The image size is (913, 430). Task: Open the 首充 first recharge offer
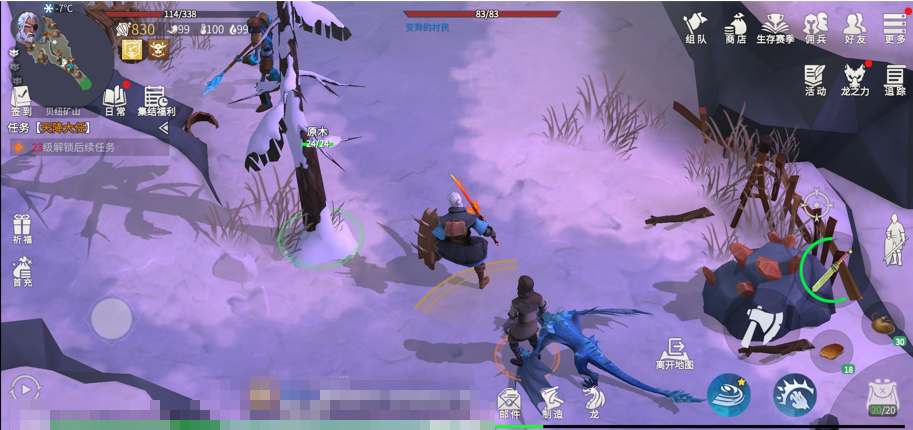click(x=22, y=270)
